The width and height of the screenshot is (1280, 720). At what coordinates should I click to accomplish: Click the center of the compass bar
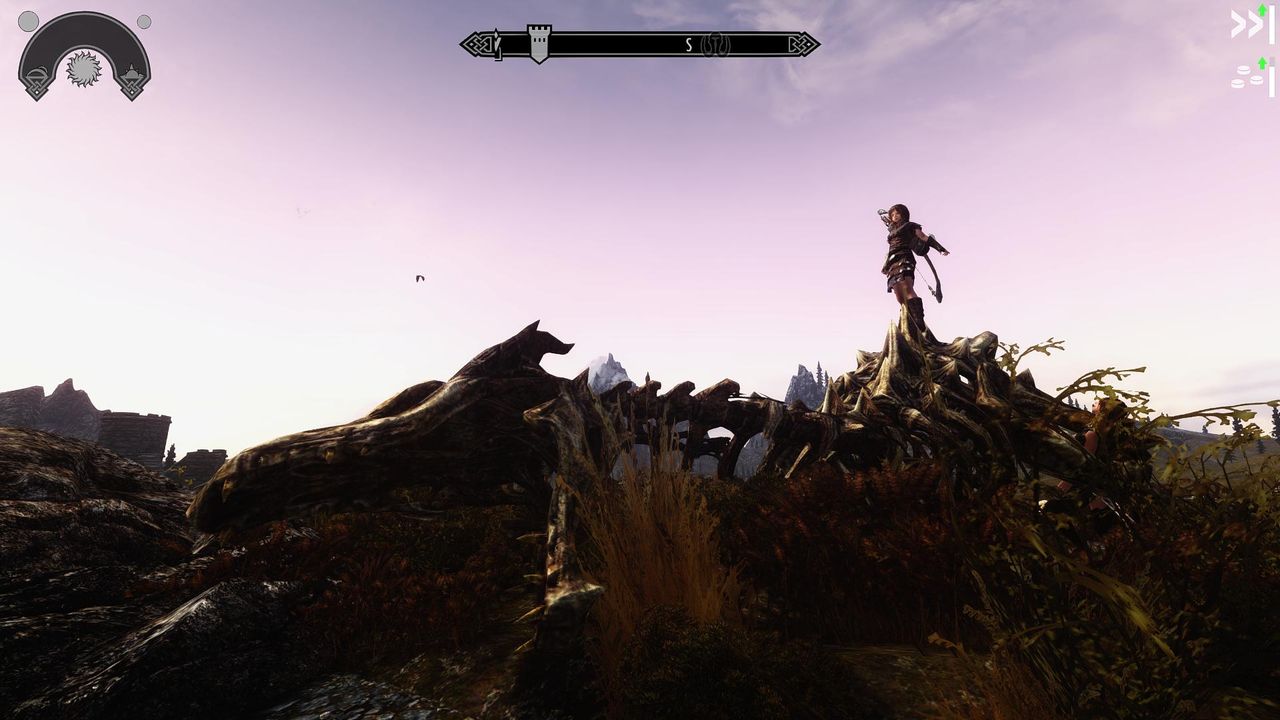(640, 44)
